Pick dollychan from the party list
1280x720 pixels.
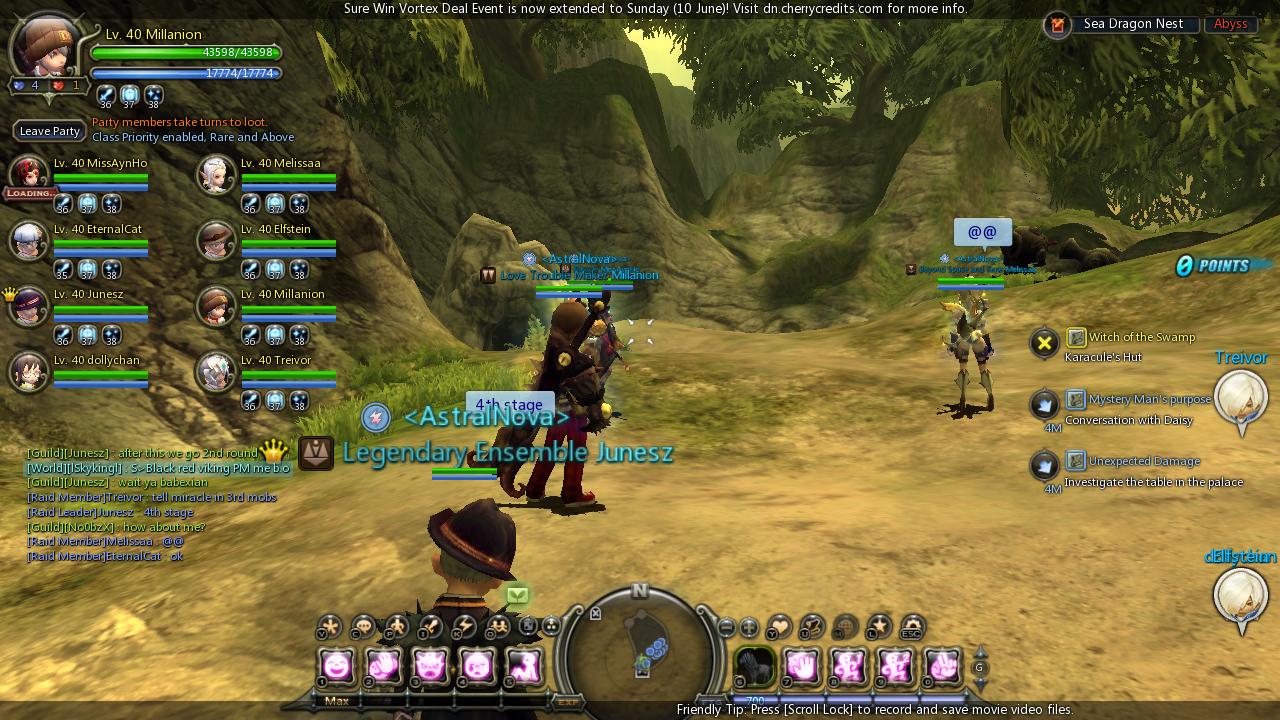point(29,372)
